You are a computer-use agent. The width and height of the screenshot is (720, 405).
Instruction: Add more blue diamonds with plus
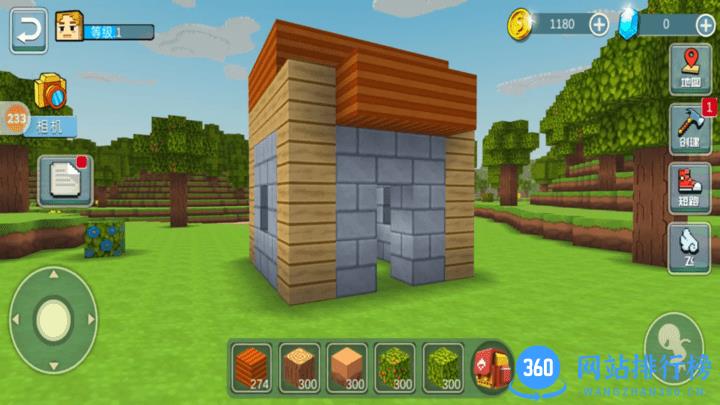pyautogui.click(x=704, y=24)
